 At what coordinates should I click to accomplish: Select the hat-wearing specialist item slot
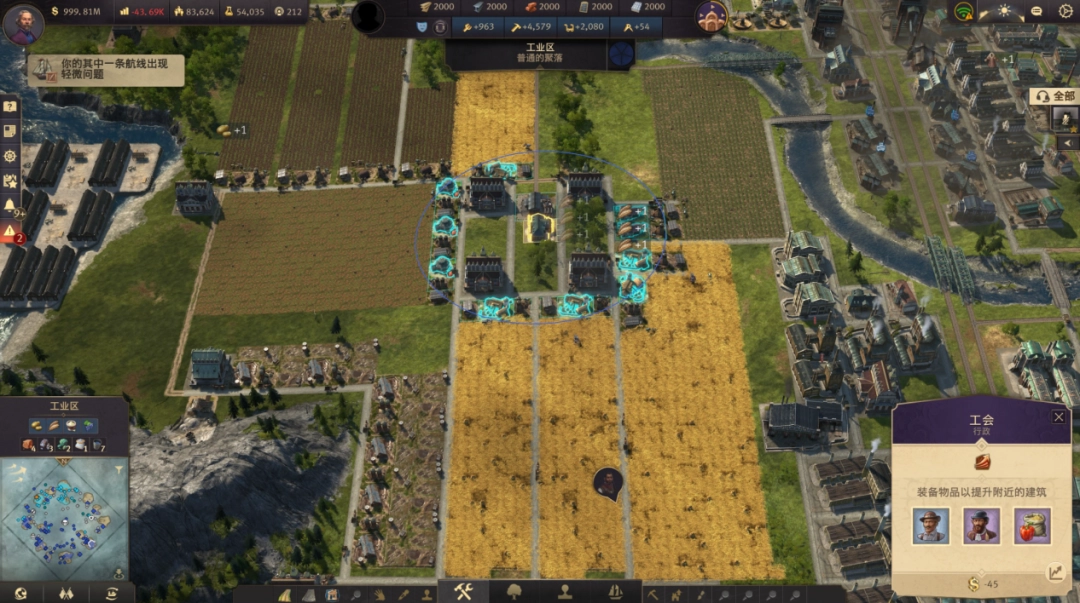tap(930, 526)
